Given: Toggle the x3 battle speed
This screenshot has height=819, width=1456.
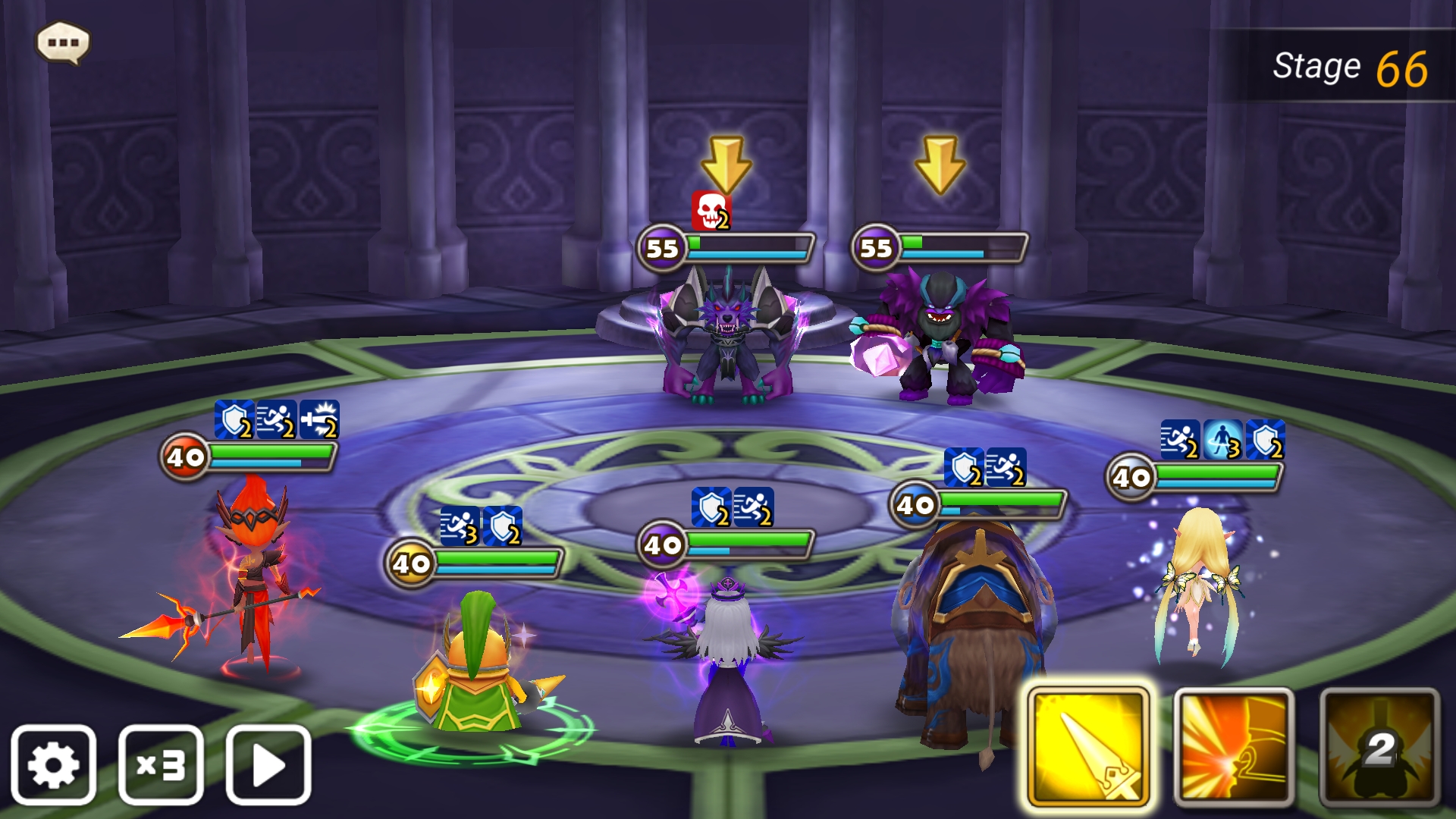Looking at the screenshot, I should pyautogui.click(x=161, y=764).
